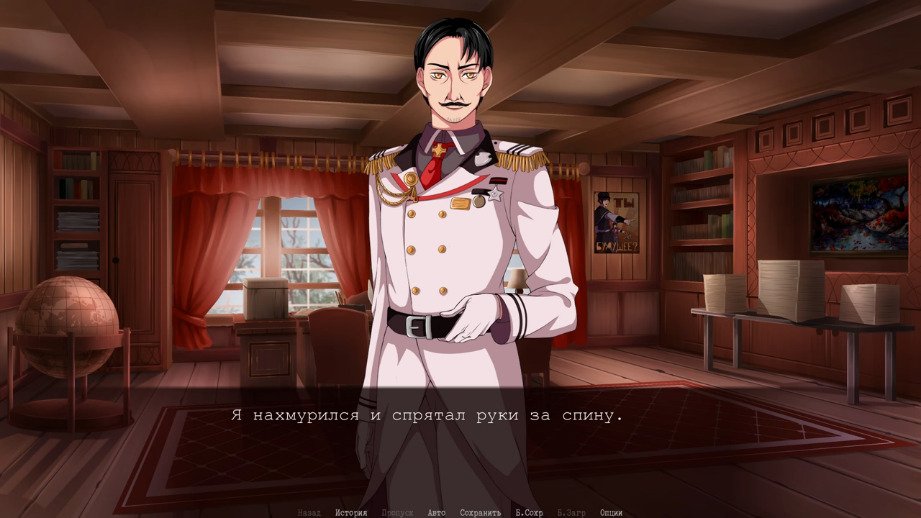Toggle Авто auto-advance mode
The image size is (921, 518).
click(436, 512)
